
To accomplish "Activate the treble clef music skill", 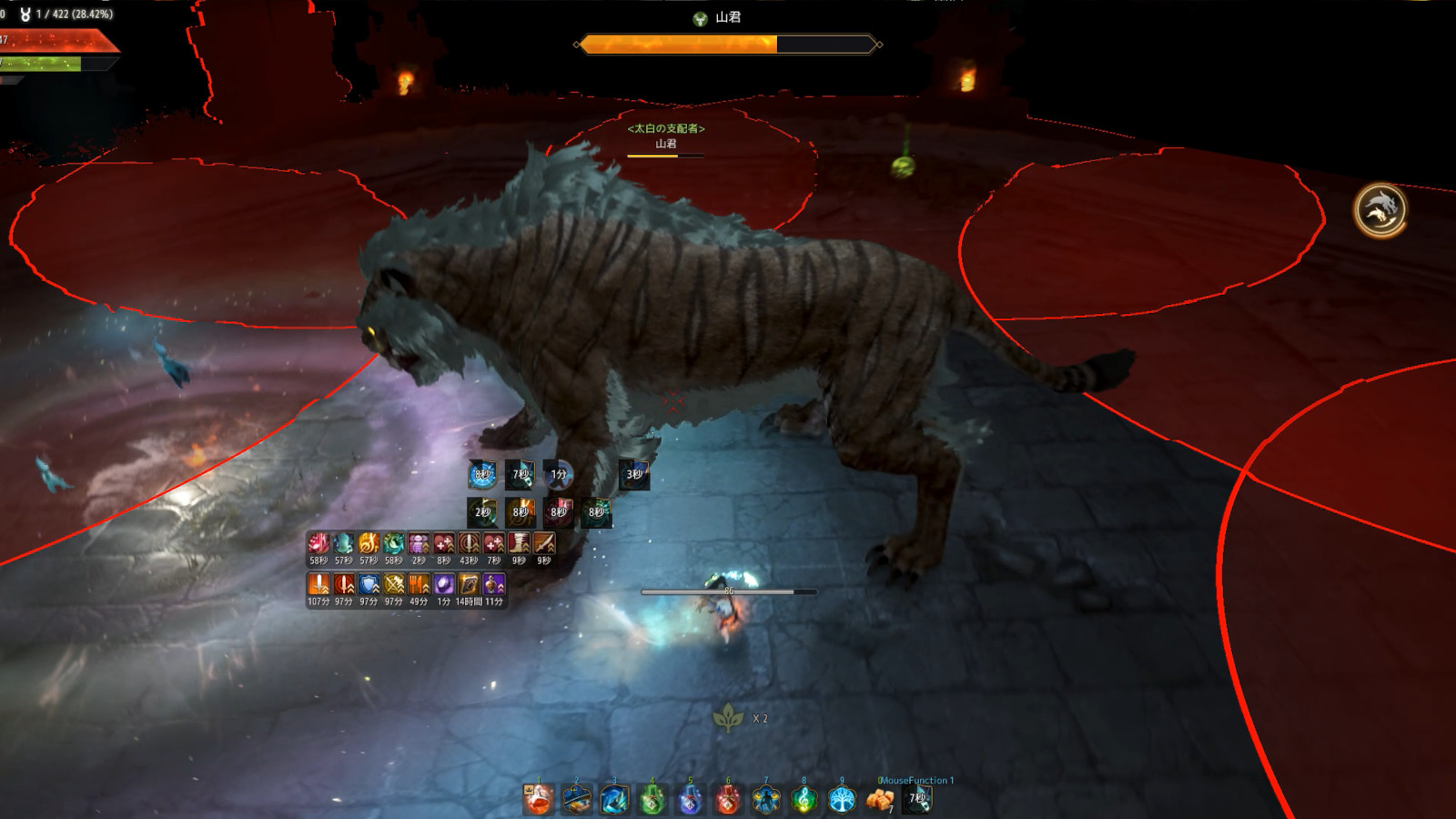I will tap(804, 800).
